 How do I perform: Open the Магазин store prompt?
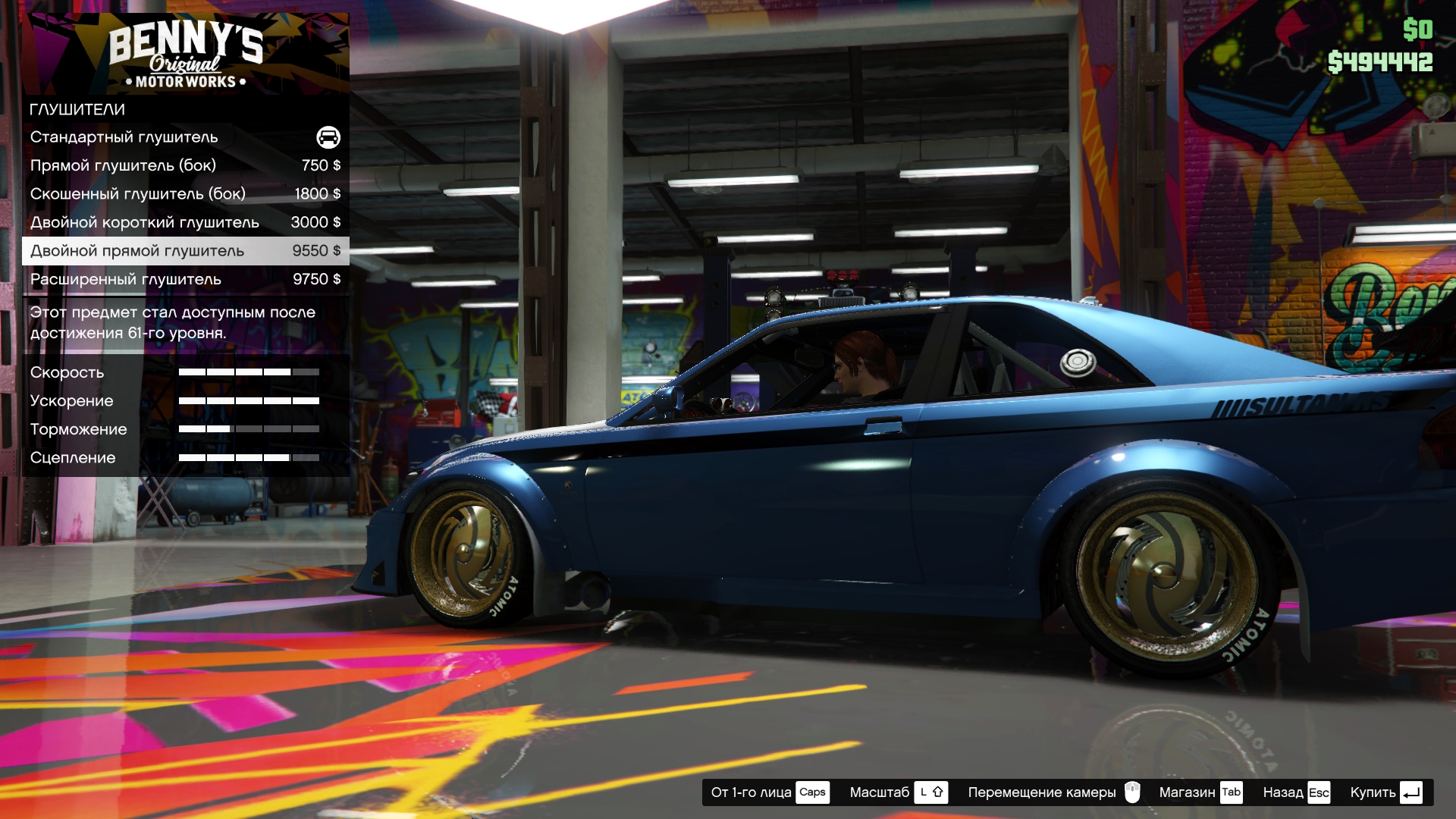point(1200,792)
